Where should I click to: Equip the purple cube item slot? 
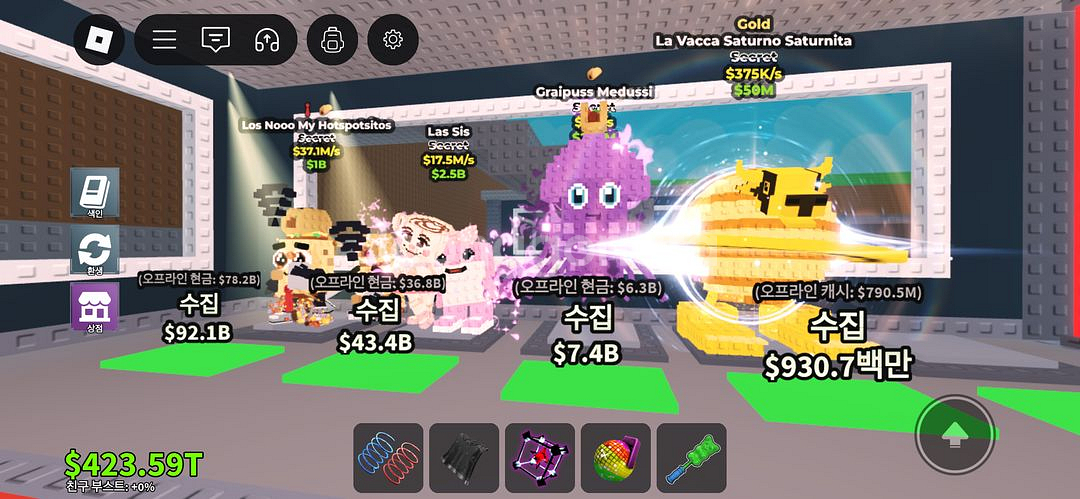pos(539,458)
